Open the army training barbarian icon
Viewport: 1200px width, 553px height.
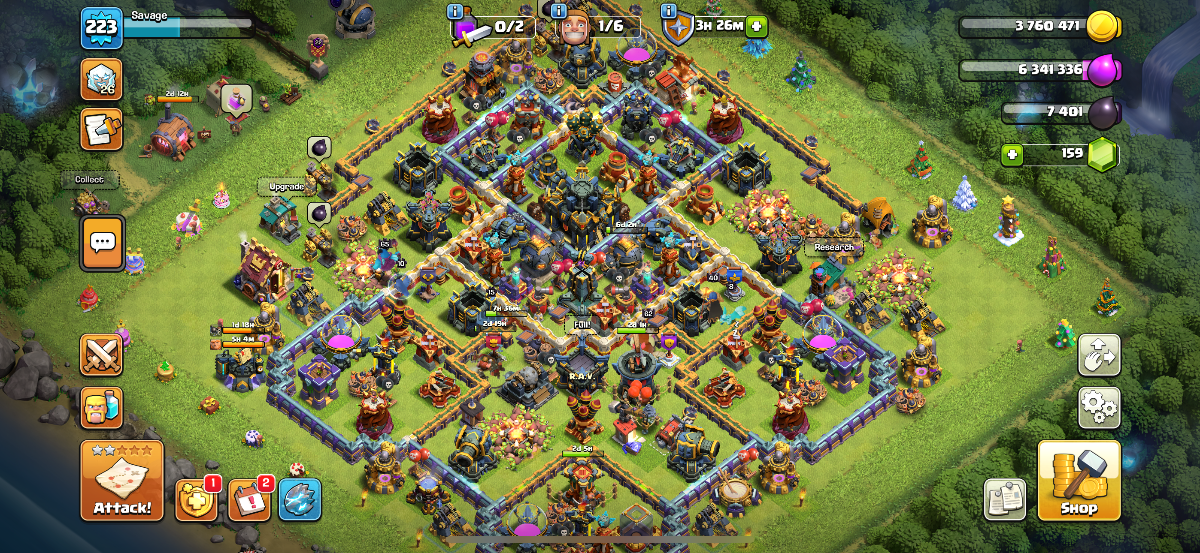[x=102, y=407]
